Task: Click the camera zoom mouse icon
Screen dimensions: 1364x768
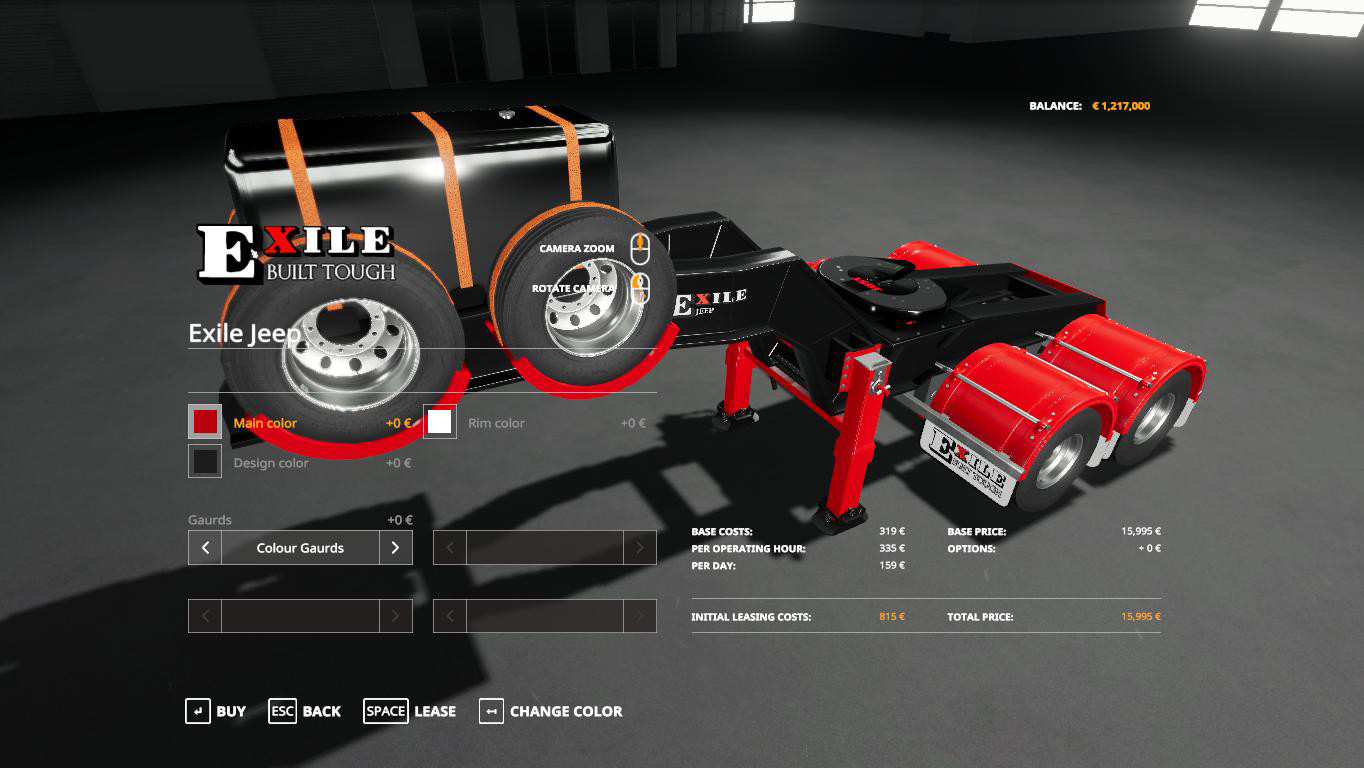Action: pyautogui.click(x=639, y=248)
